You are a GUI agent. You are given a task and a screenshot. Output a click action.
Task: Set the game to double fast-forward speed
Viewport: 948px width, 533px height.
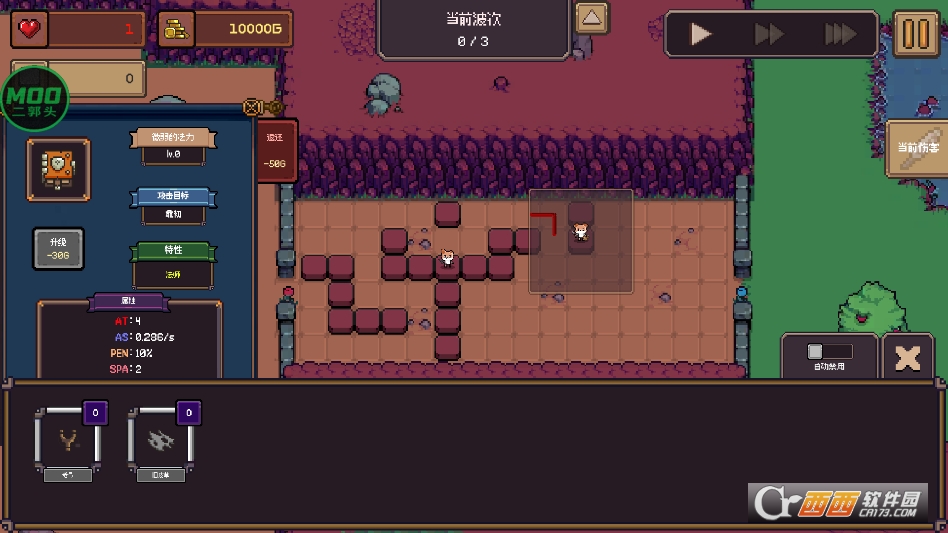769,35
